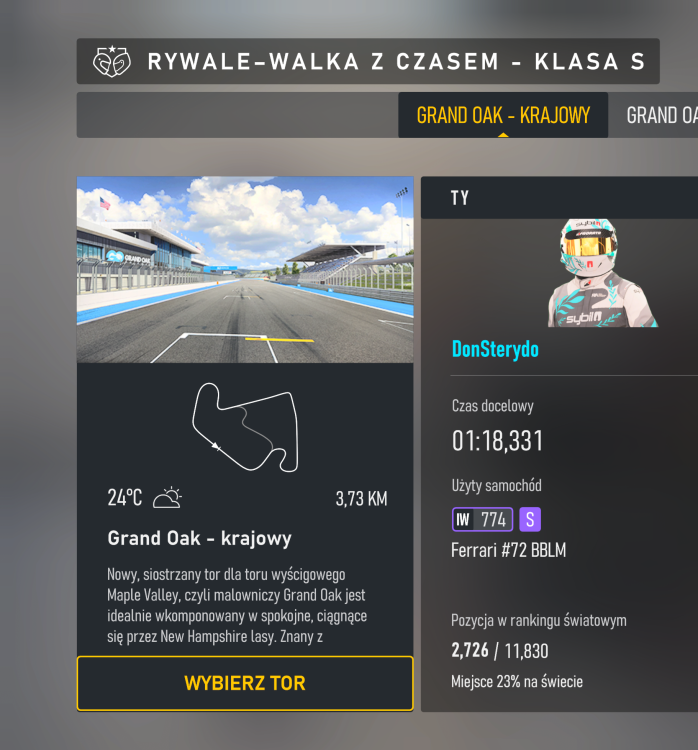Click the Grand Oak track preview image
This screenshot has height=750, width=698.
245,269
